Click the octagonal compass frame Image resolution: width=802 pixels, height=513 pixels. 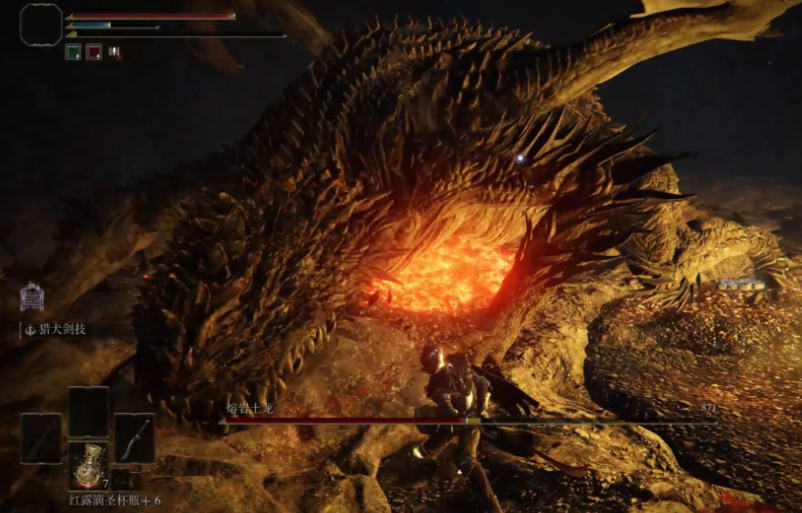(41, 24)
